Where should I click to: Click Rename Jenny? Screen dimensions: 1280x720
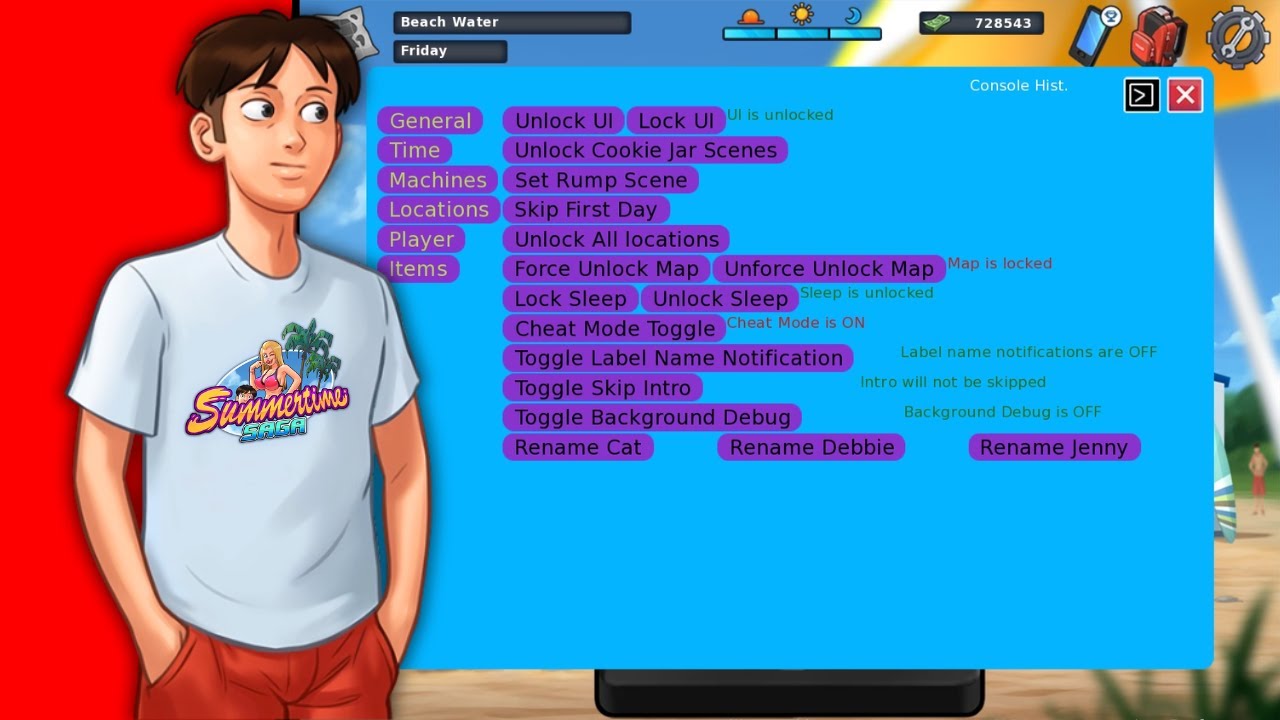[x=1054, y=447]
